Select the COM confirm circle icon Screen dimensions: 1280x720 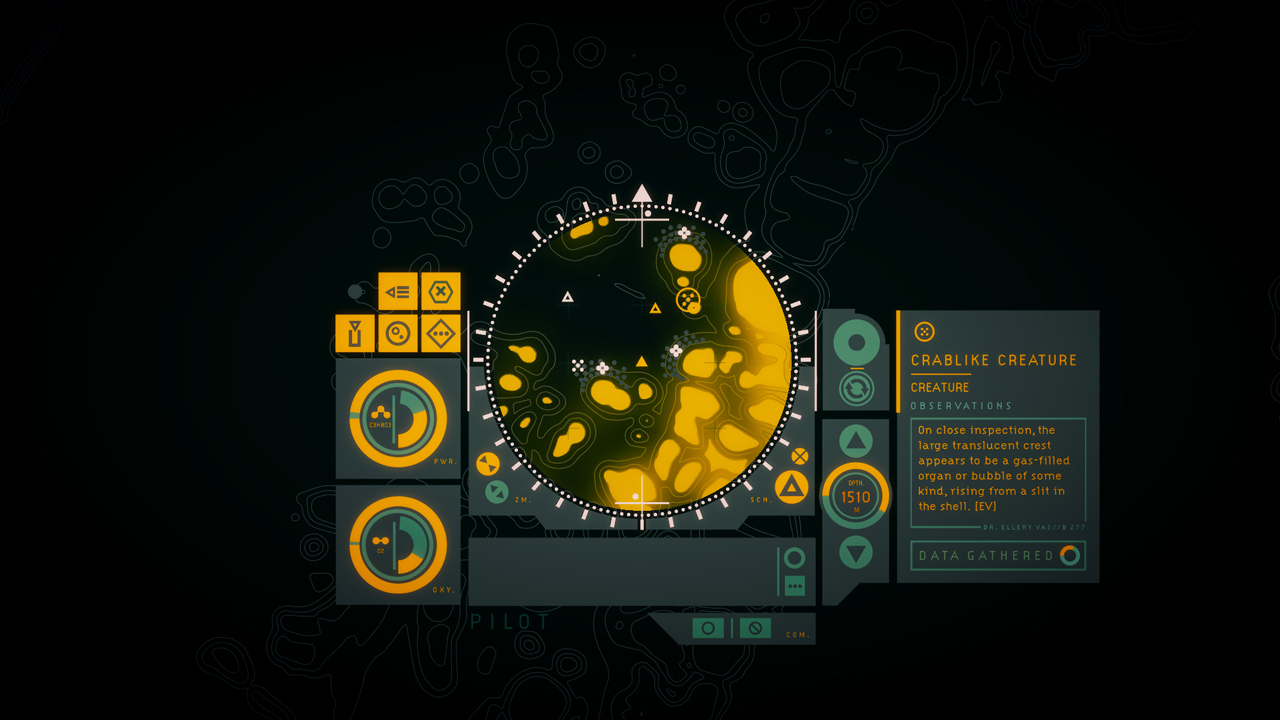[709, 628]
